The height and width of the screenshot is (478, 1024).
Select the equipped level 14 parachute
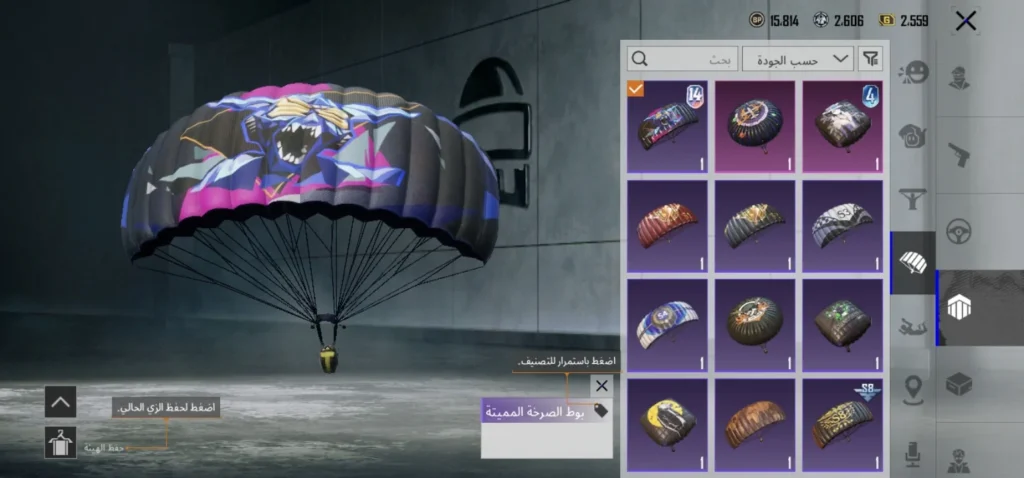pos(667,127)
